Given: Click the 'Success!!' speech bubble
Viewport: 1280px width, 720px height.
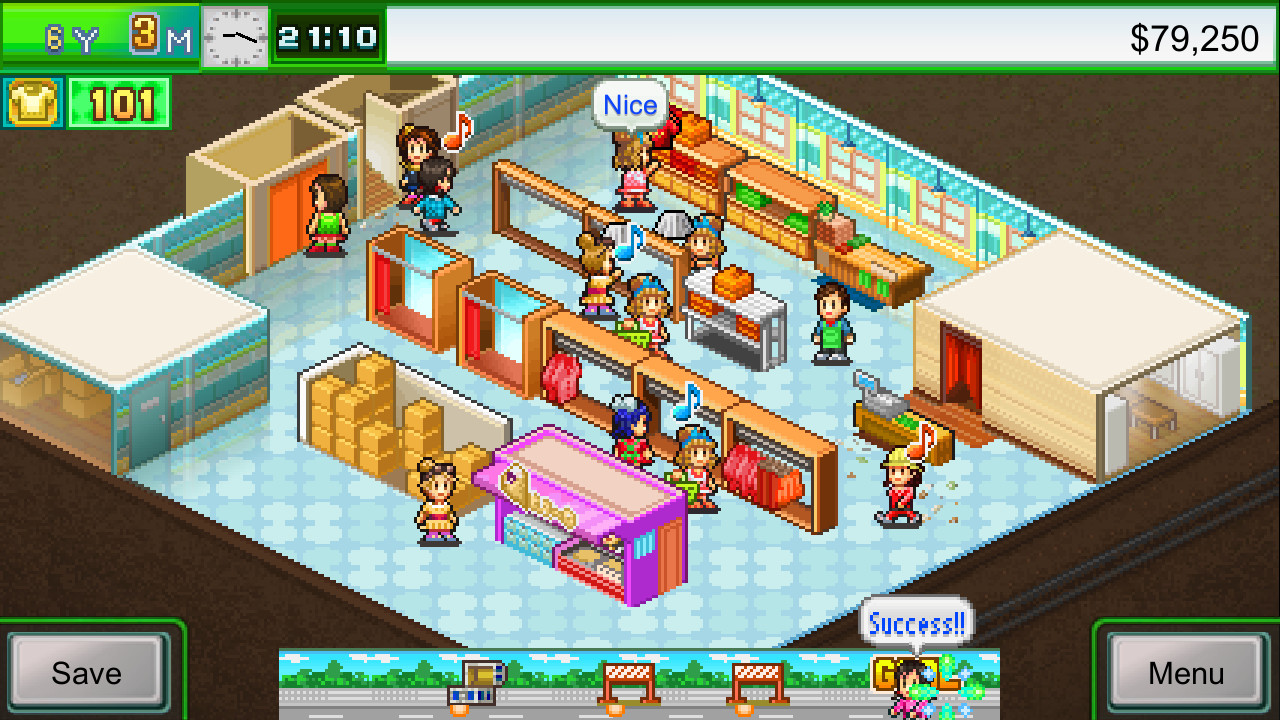Looking at the screenshot, I should pos(916,622).
